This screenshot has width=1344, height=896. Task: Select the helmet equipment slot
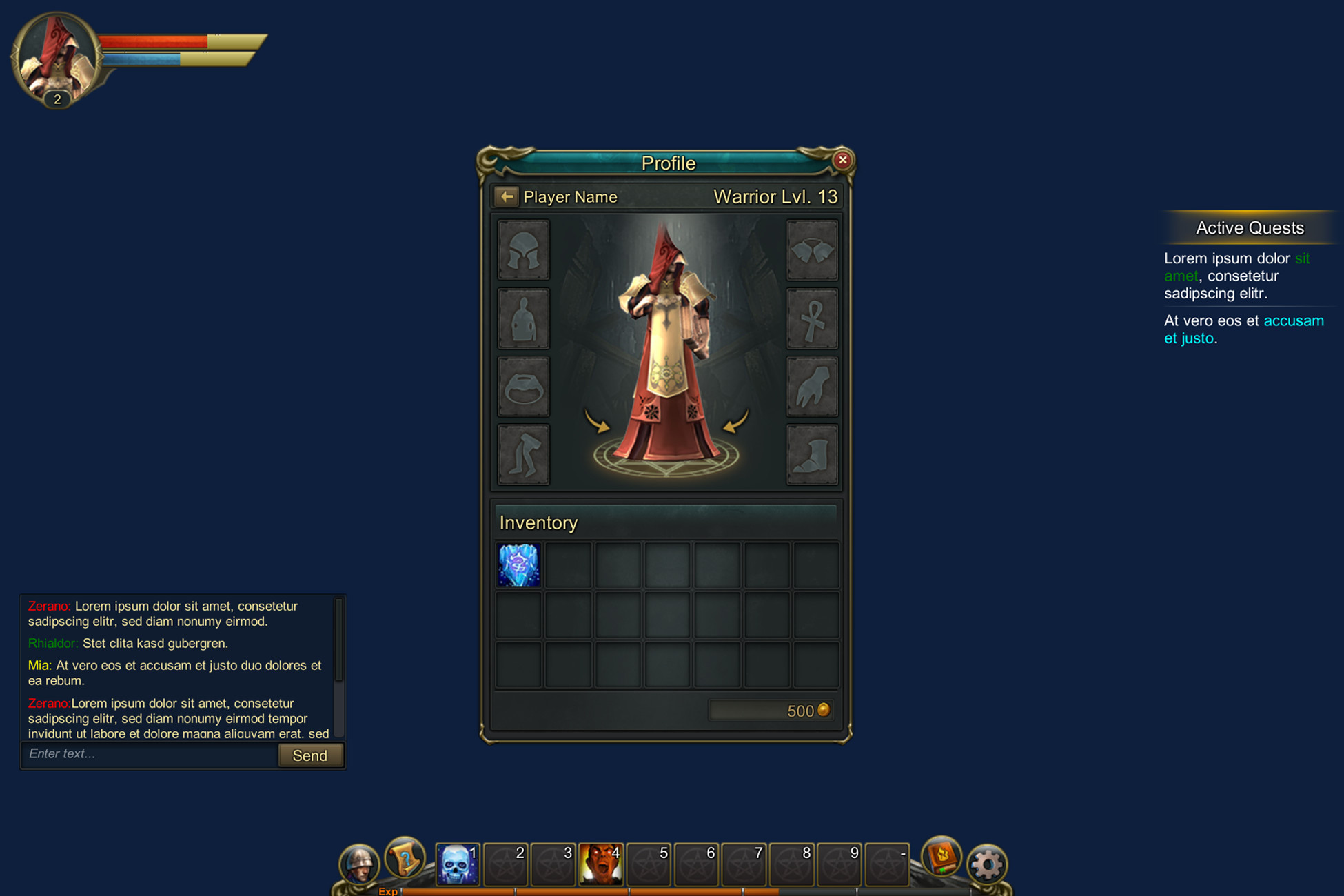[522, 251]
